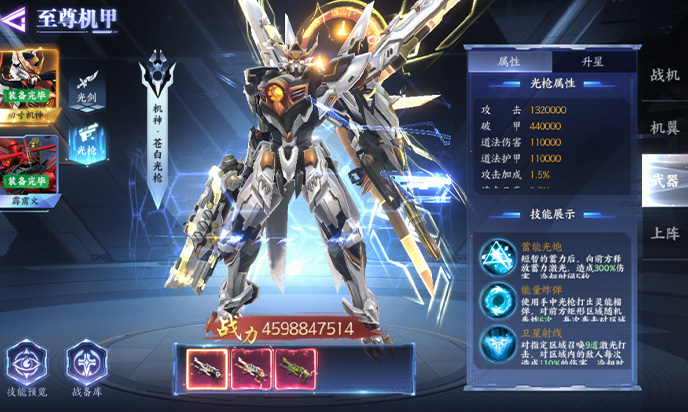View the 蓄能光炮 skill icon
688x412 pixels.
click(x=493, y=254)
